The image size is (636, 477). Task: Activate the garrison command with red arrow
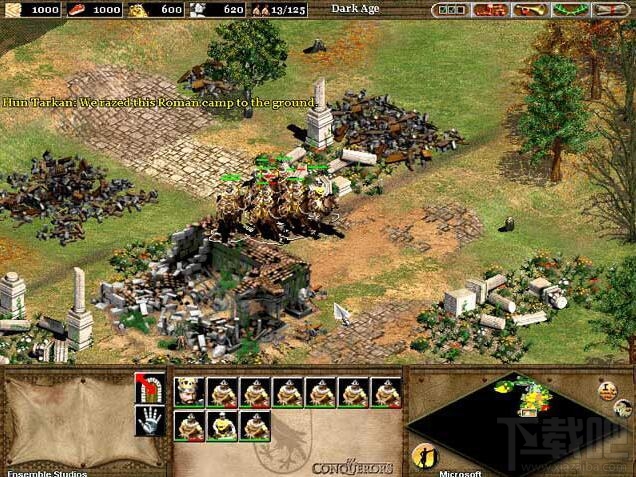pyautogui.click(x=149, y=389)
